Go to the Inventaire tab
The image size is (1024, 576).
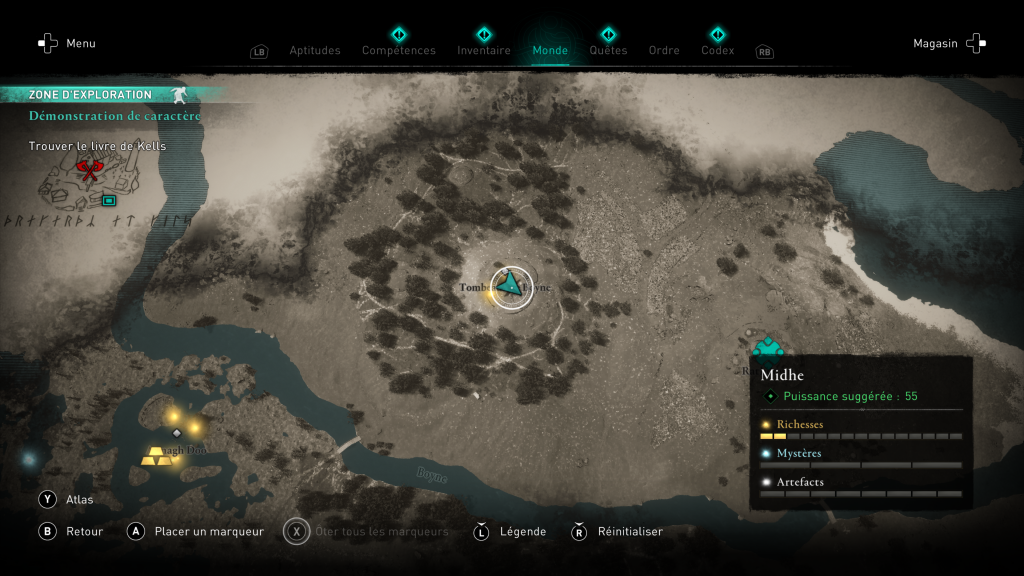pyautogui.click(x=483, y=50)
